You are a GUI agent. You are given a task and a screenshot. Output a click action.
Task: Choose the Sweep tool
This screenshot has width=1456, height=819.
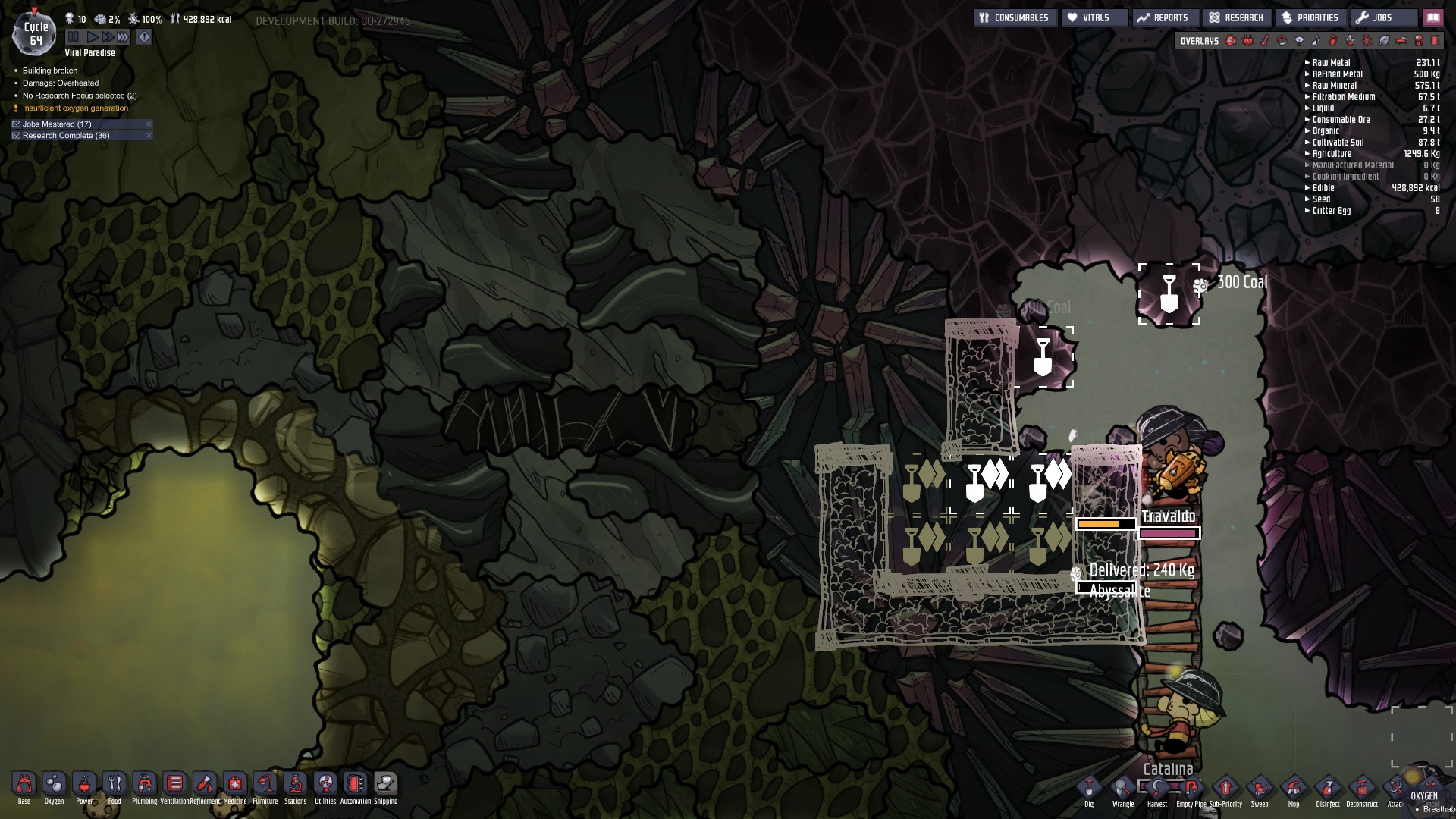1259,789
